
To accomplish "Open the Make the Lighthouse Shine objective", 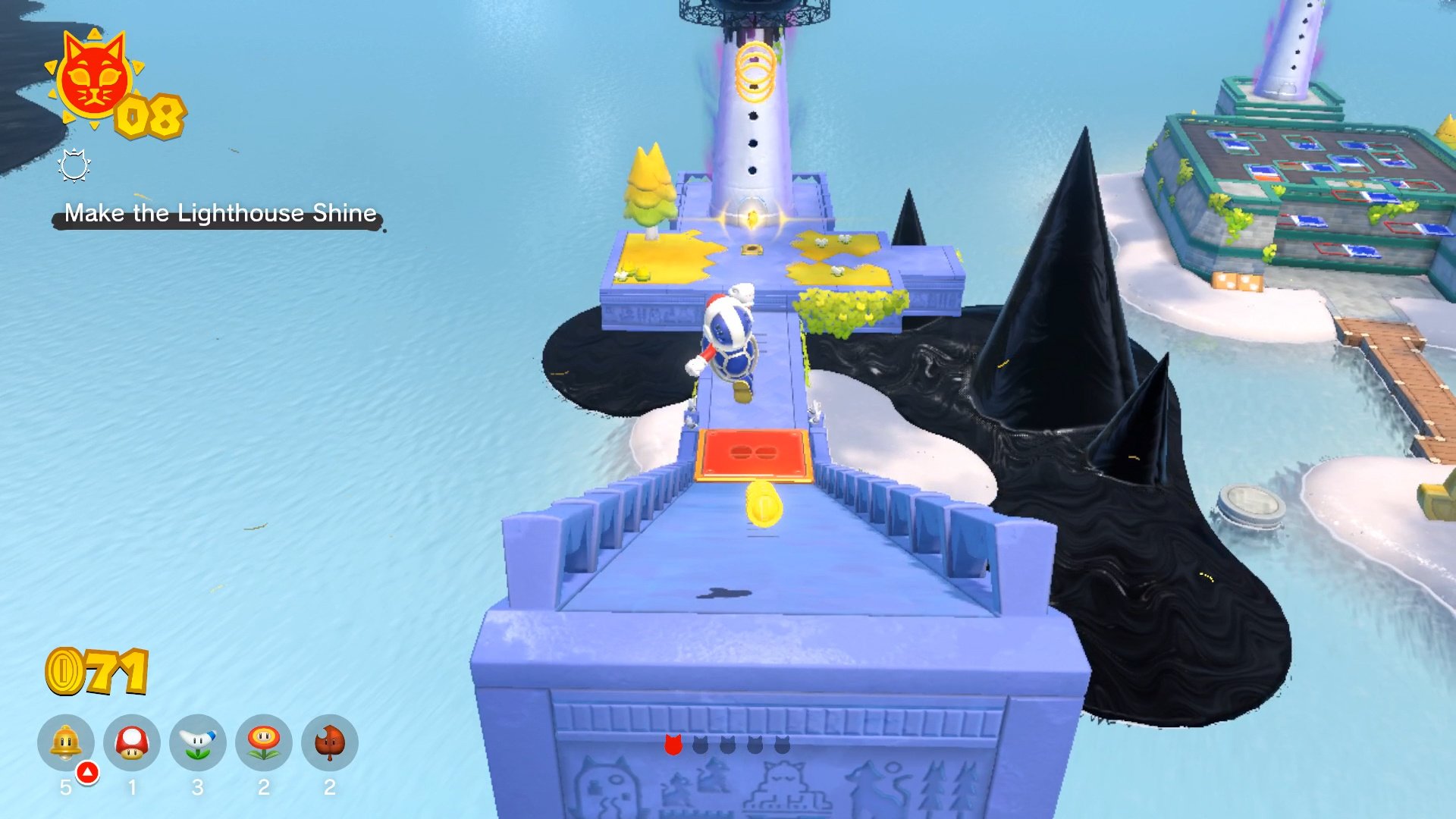I will [x=220, y=213].
